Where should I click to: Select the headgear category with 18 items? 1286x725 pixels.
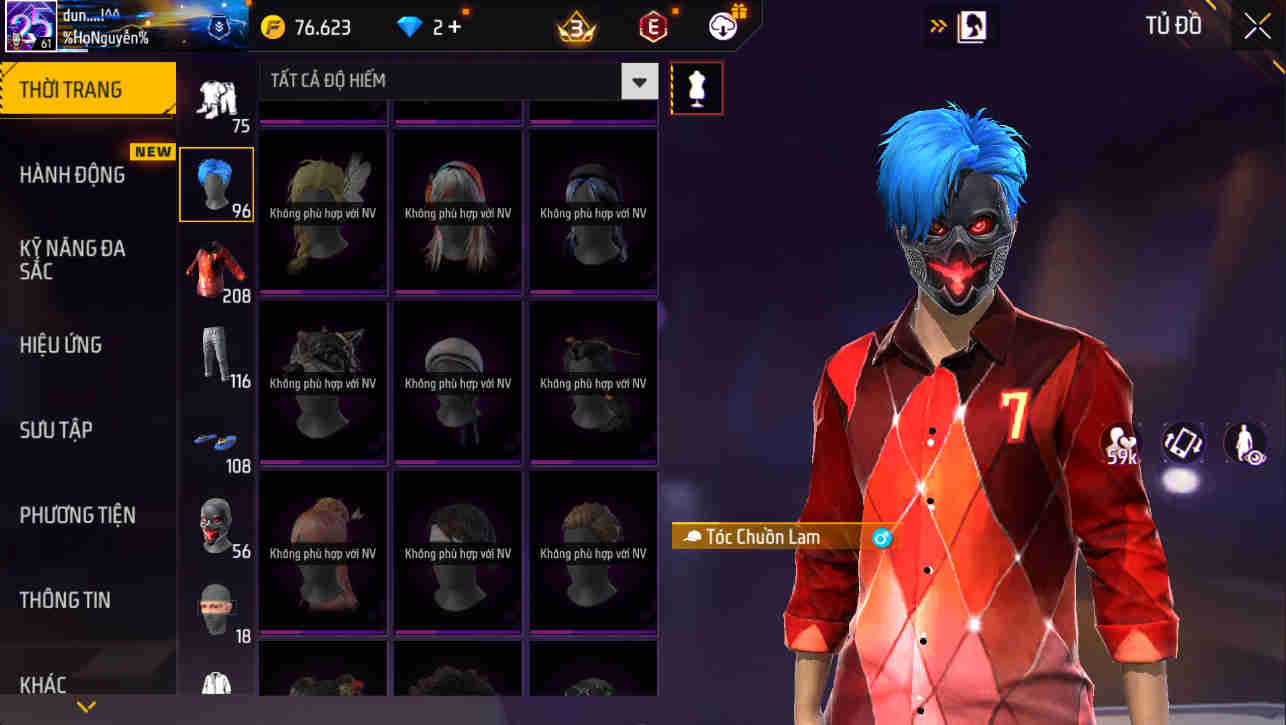pos(216,608)
